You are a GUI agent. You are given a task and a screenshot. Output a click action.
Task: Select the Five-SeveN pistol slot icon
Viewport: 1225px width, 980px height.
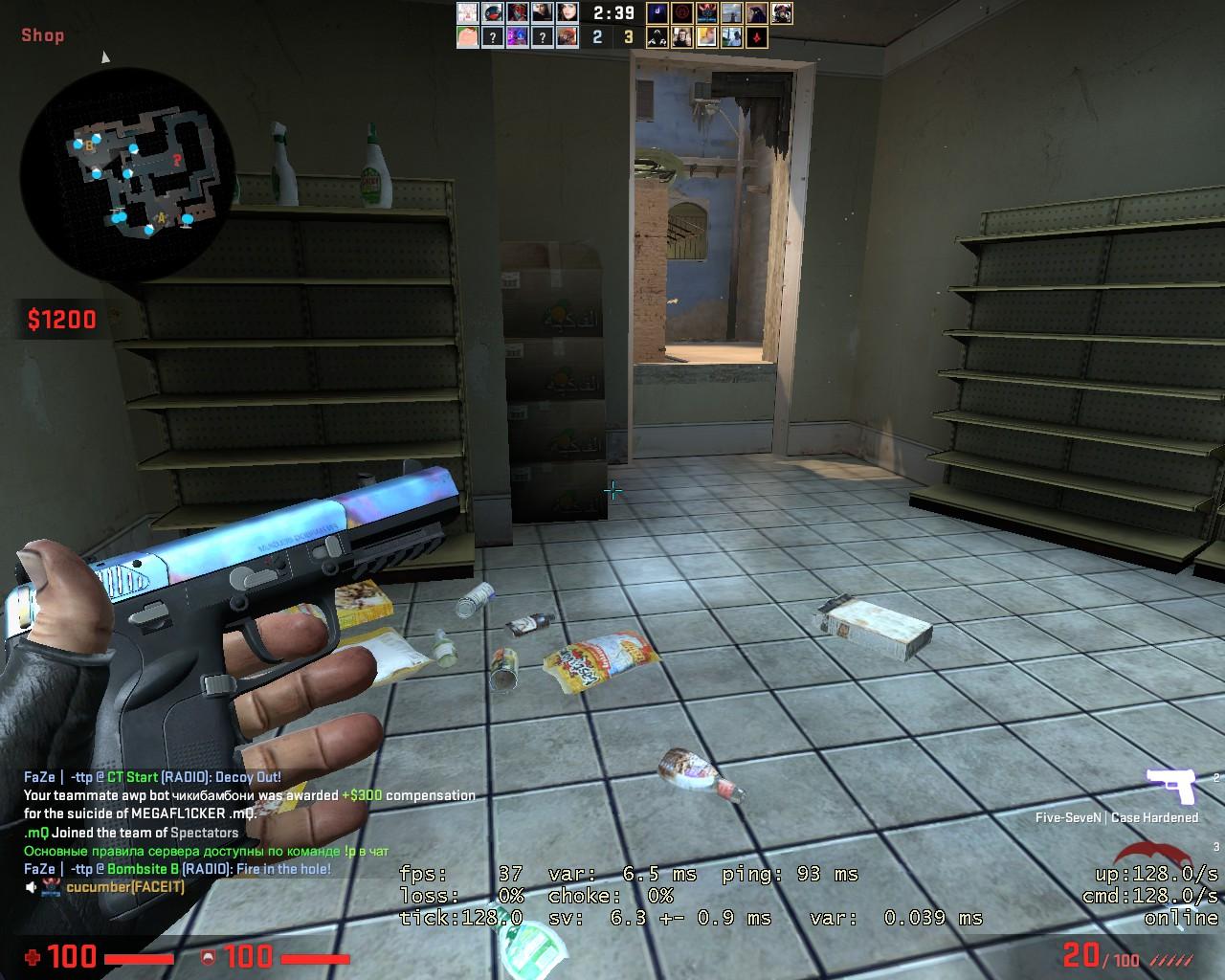click(1174, 784)
